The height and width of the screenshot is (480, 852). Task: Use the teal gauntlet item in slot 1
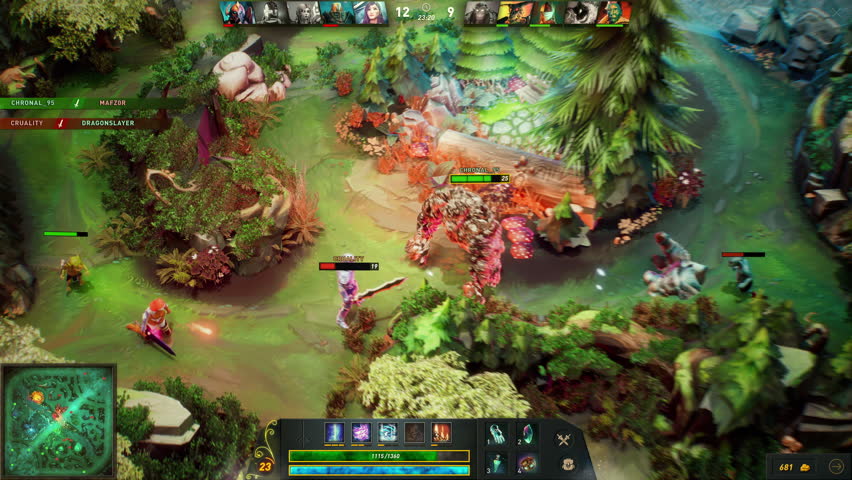(x=498, y=434)
